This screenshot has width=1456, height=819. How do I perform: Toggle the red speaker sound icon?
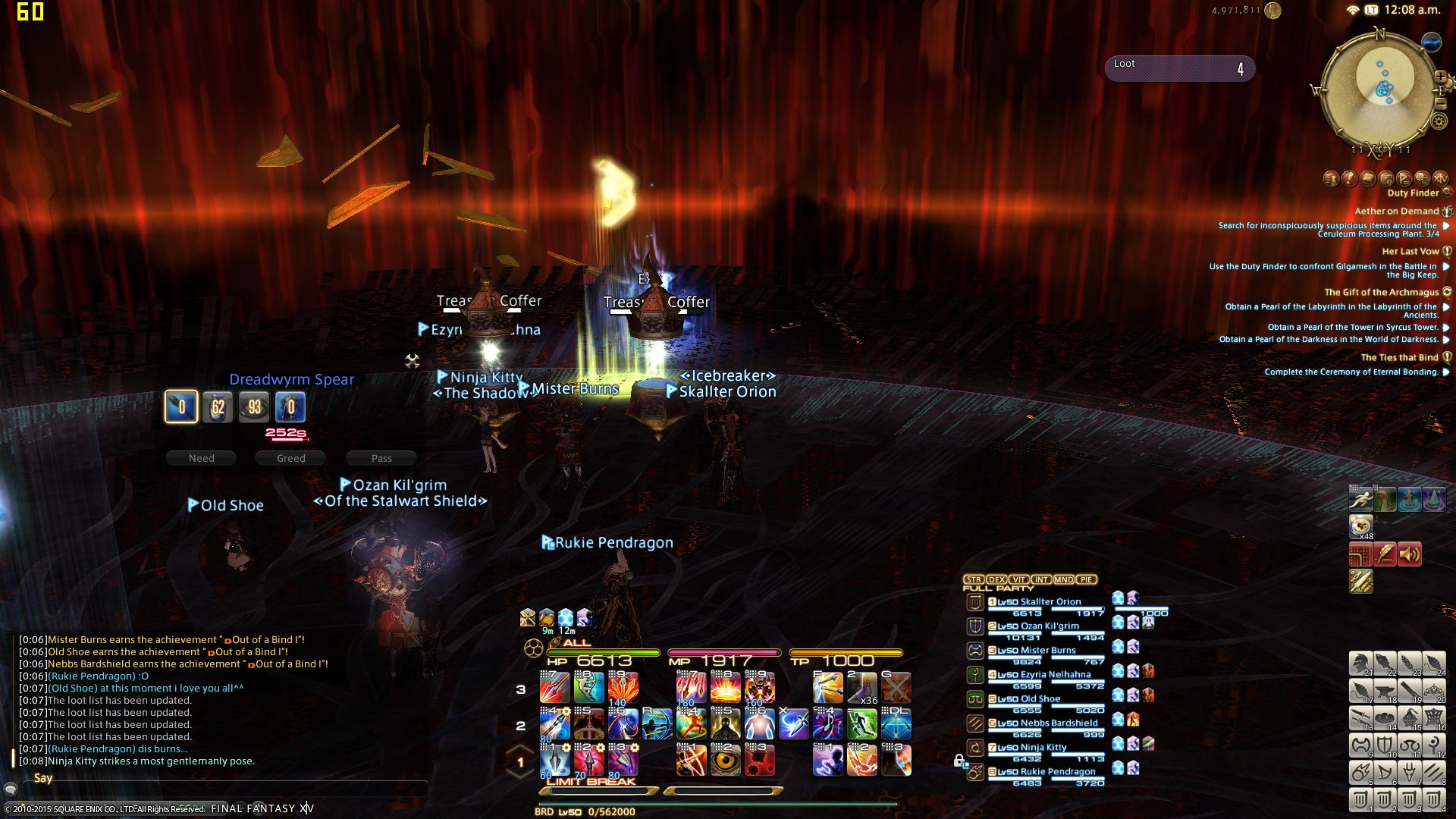click(x=1409, y=554)
